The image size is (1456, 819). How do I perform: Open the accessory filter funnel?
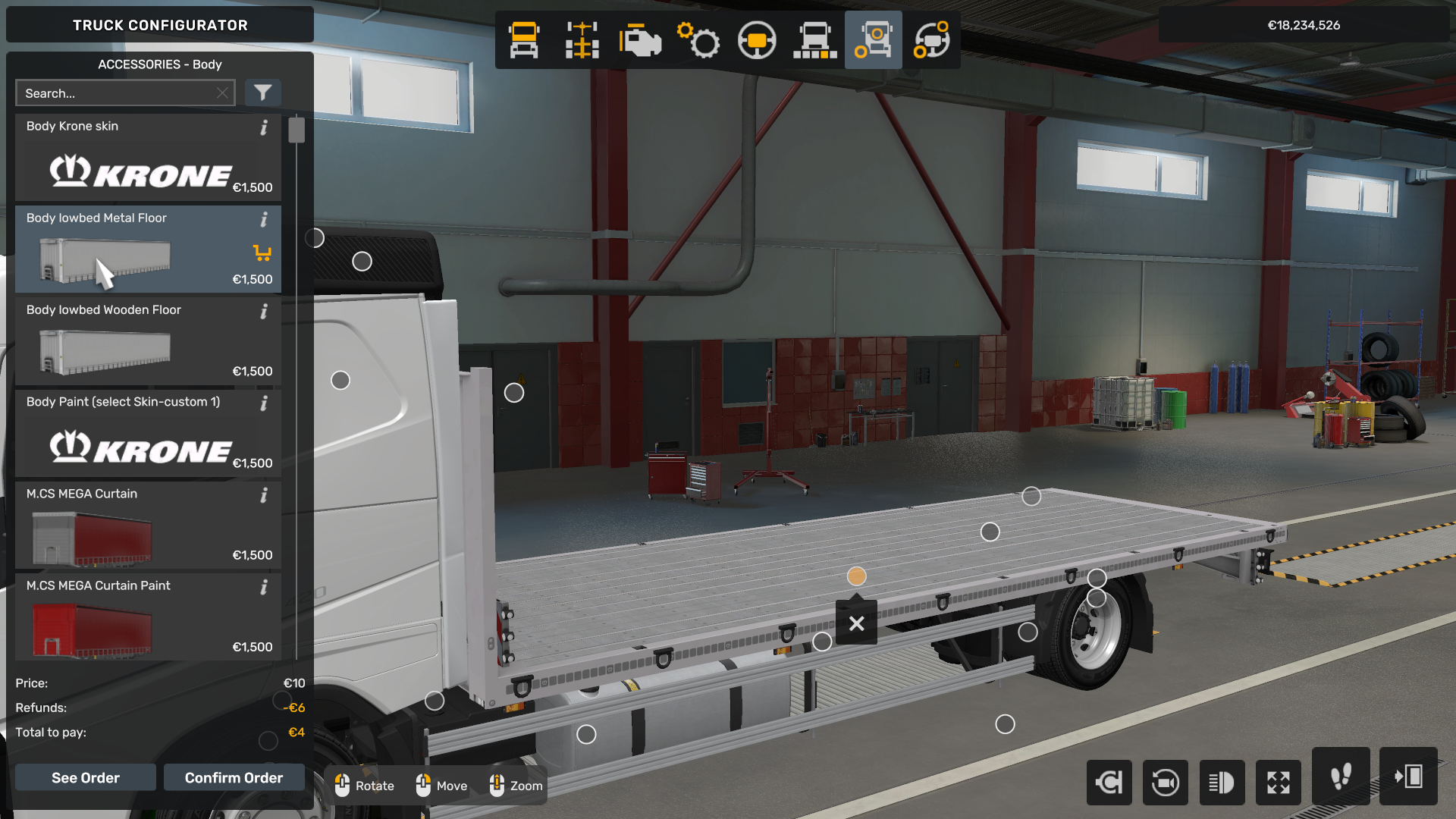coord(262,93)
